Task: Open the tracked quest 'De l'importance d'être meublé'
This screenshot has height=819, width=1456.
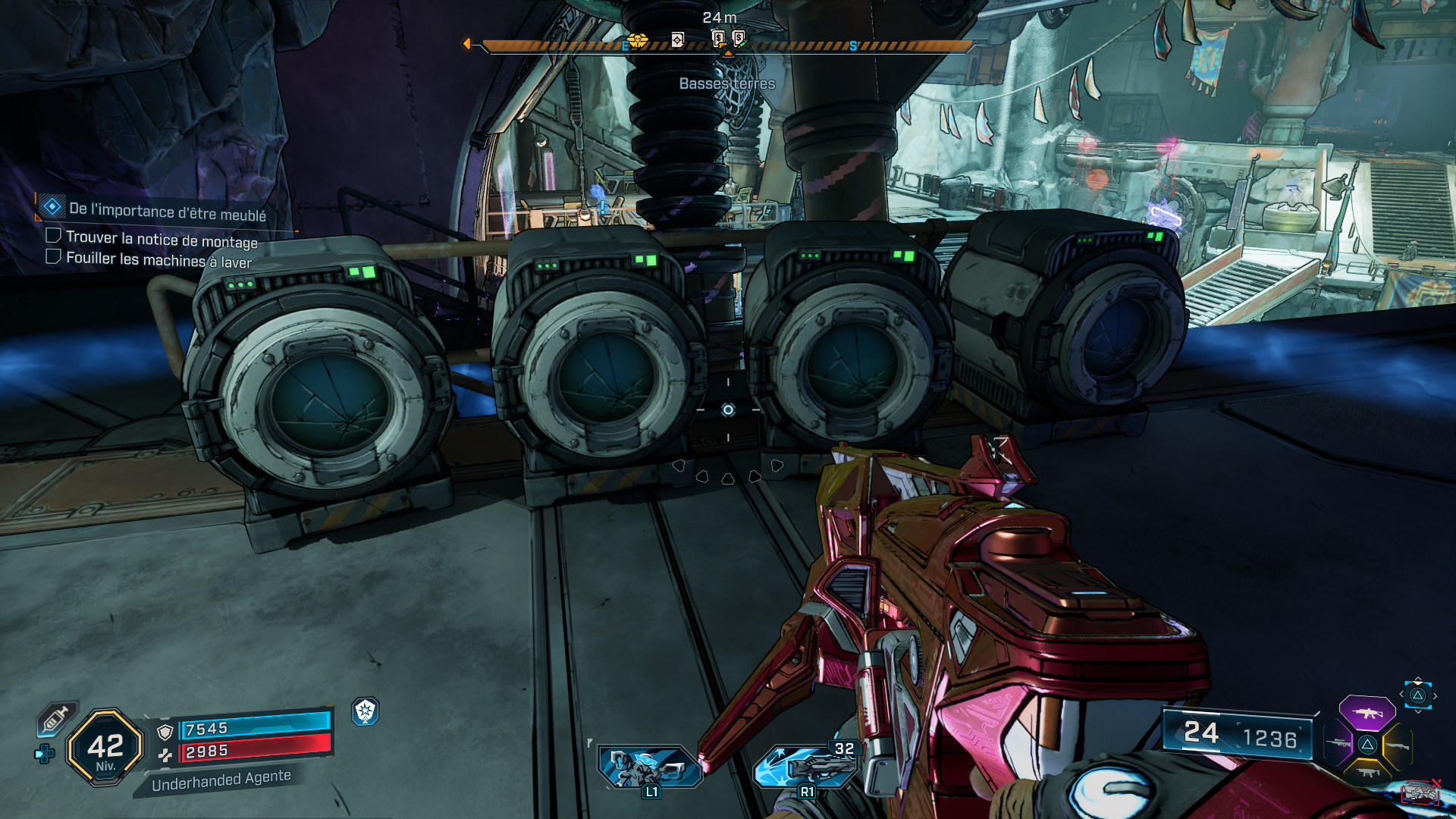Action: coord(167,211)
